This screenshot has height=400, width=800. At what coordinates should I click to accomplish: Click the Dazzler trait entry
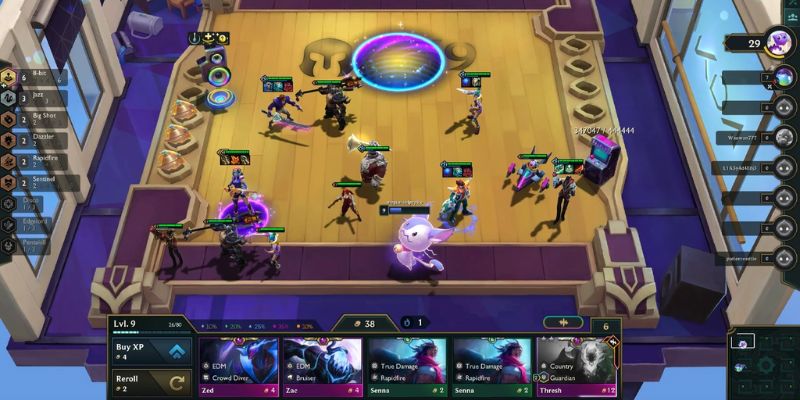(x=35, y=138)
